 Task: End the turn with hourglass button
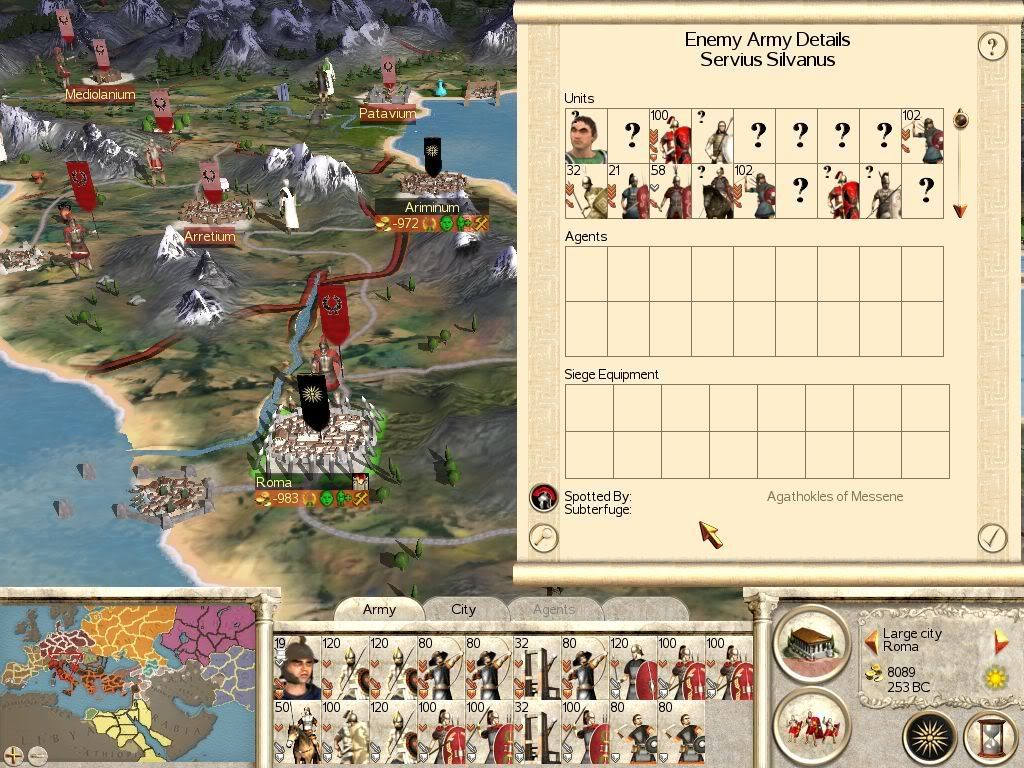(x=989, y=737)
